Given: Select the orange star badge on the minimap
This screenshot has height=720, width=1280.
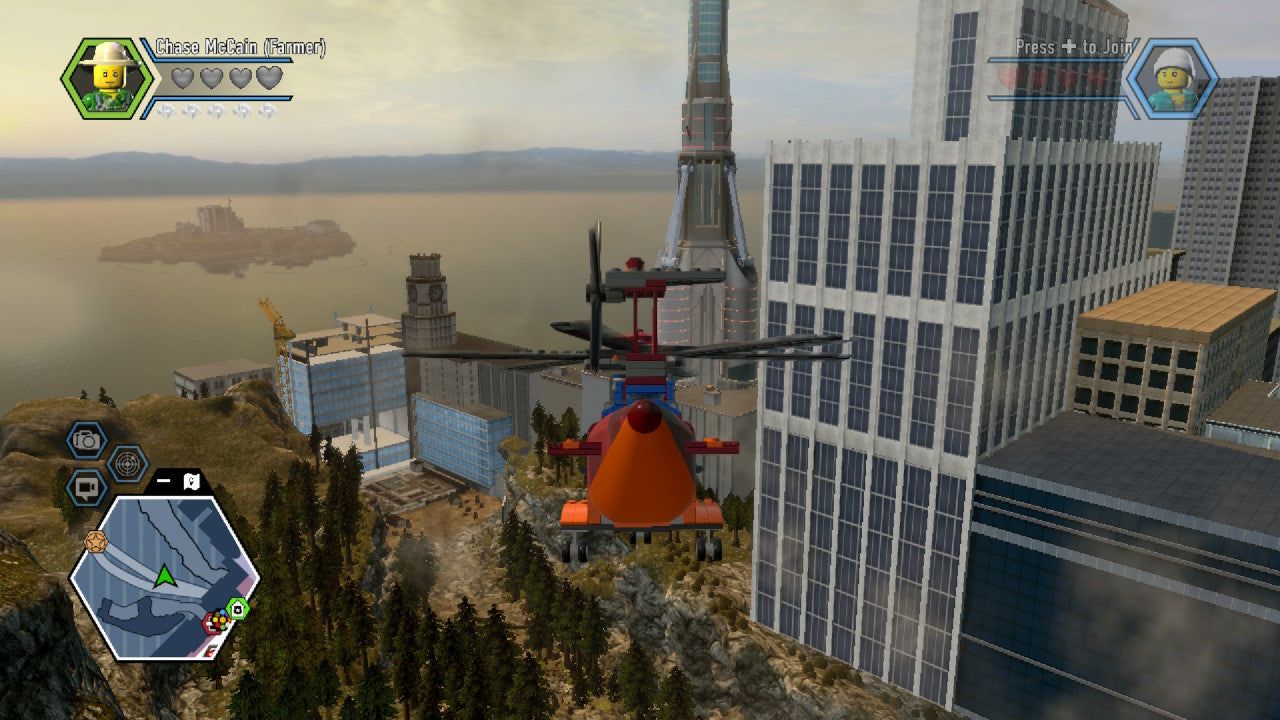Looking at the screenshot, I should (95, 540).
